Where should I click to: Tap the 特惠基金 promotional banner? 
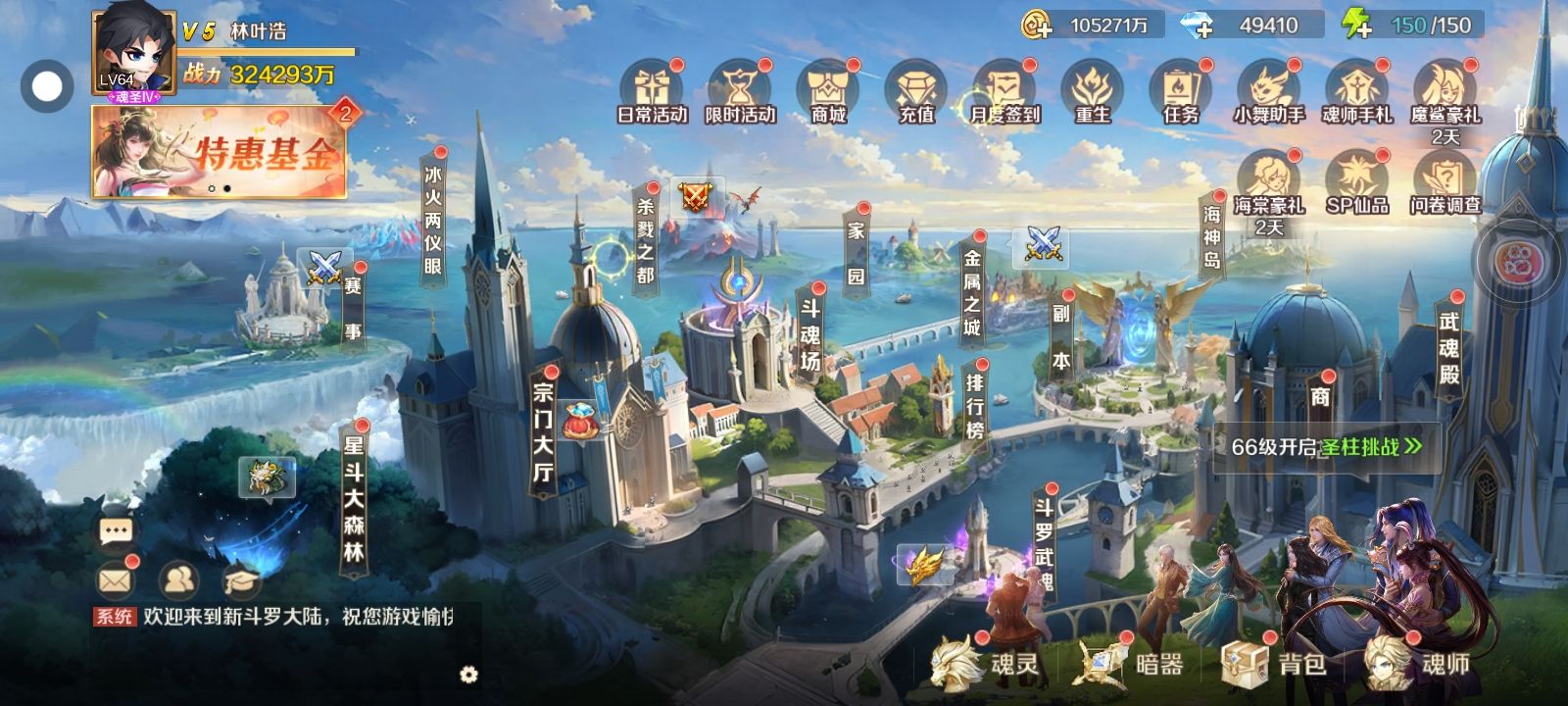coord(219,152)
